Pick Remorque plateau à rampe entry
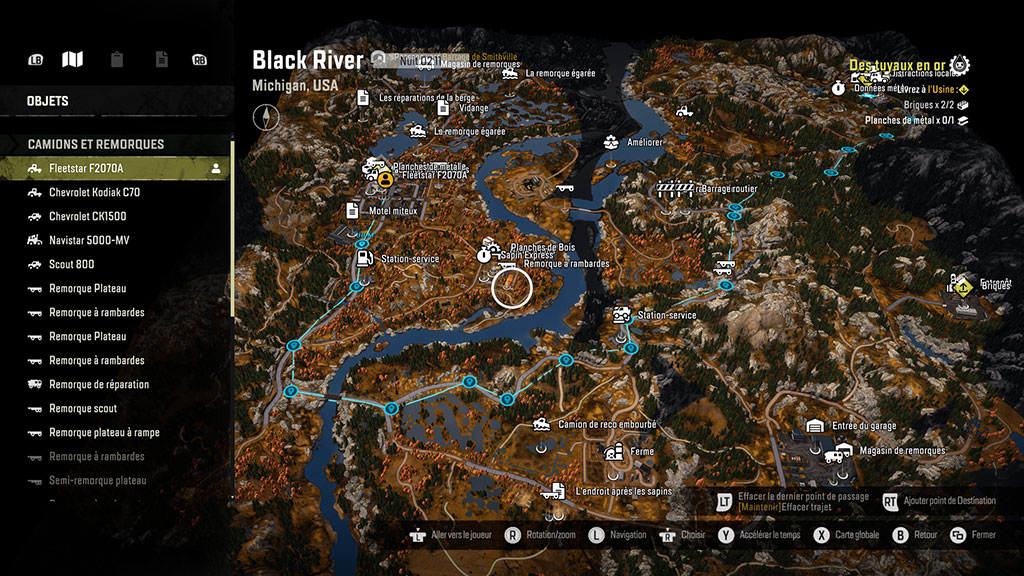1024x576 pixels. [104, 433]
